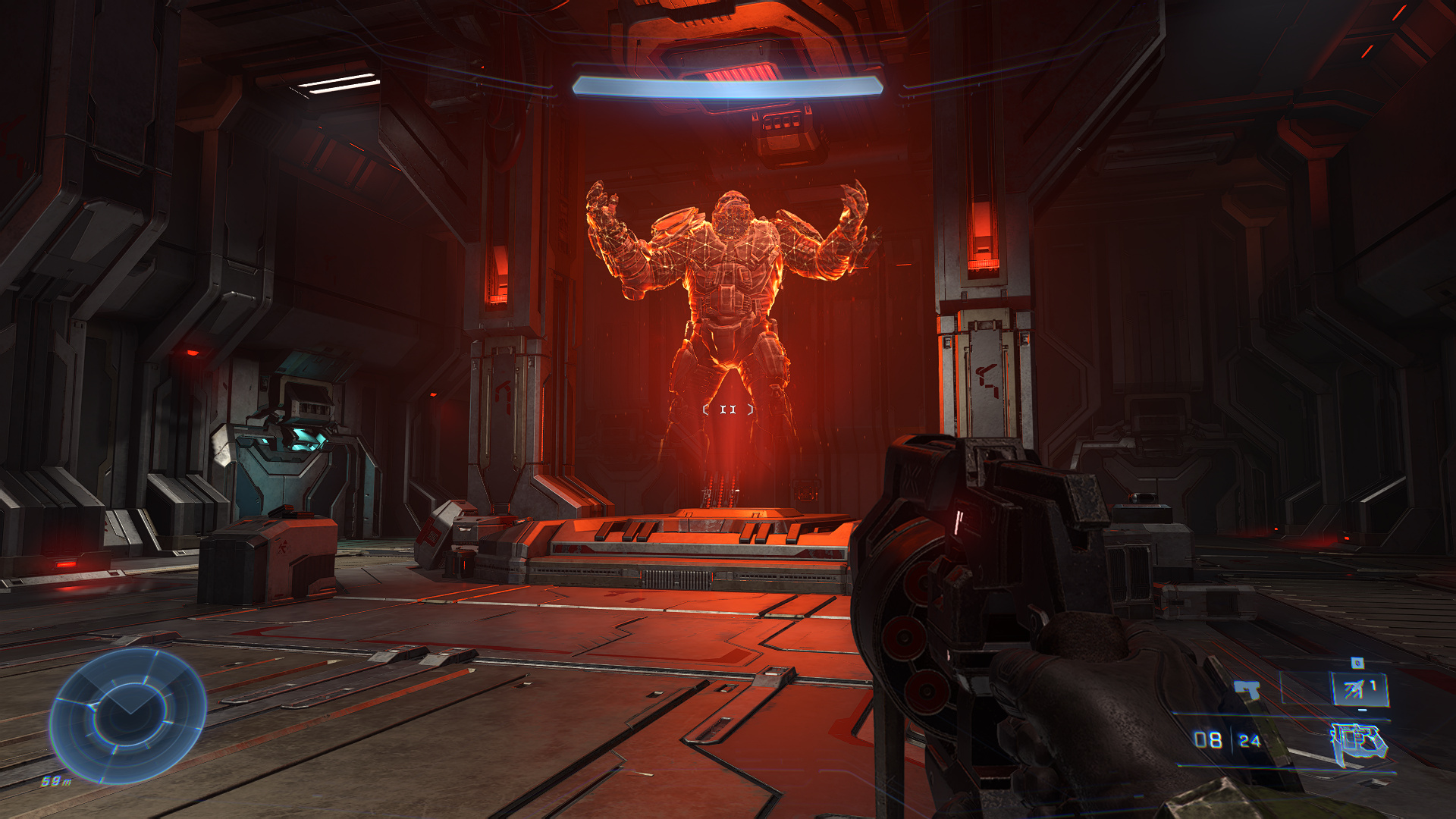Select the spike grenade slot
The width and height of the screenshot is (1456, 819).
(1360, 689)
